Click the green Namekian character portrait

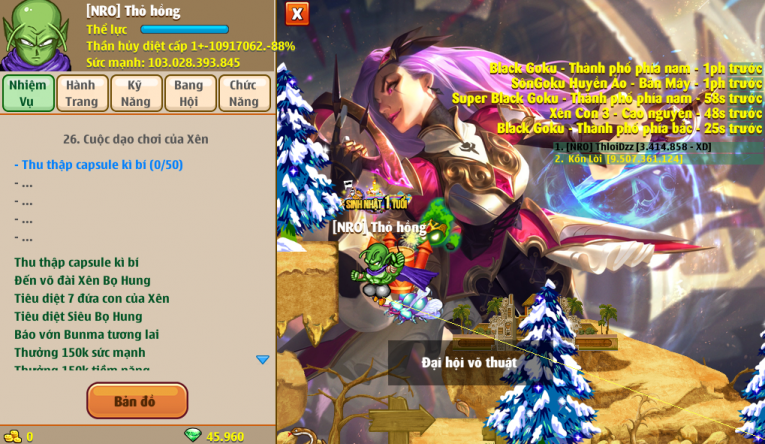pyautogui.click(x=38, y=36)
